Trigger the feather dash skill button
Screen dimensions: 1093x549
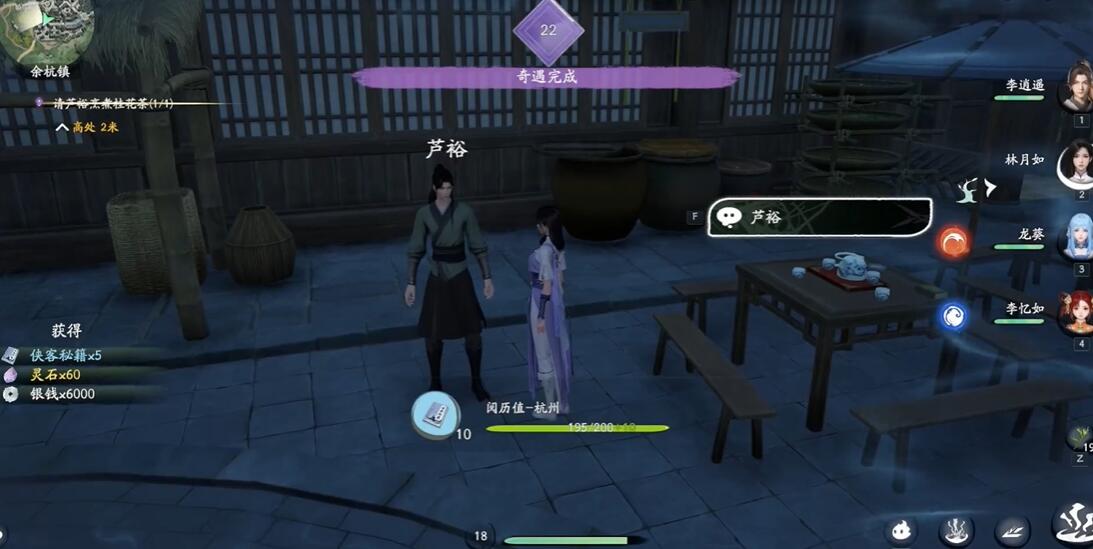pos(1012,530)
